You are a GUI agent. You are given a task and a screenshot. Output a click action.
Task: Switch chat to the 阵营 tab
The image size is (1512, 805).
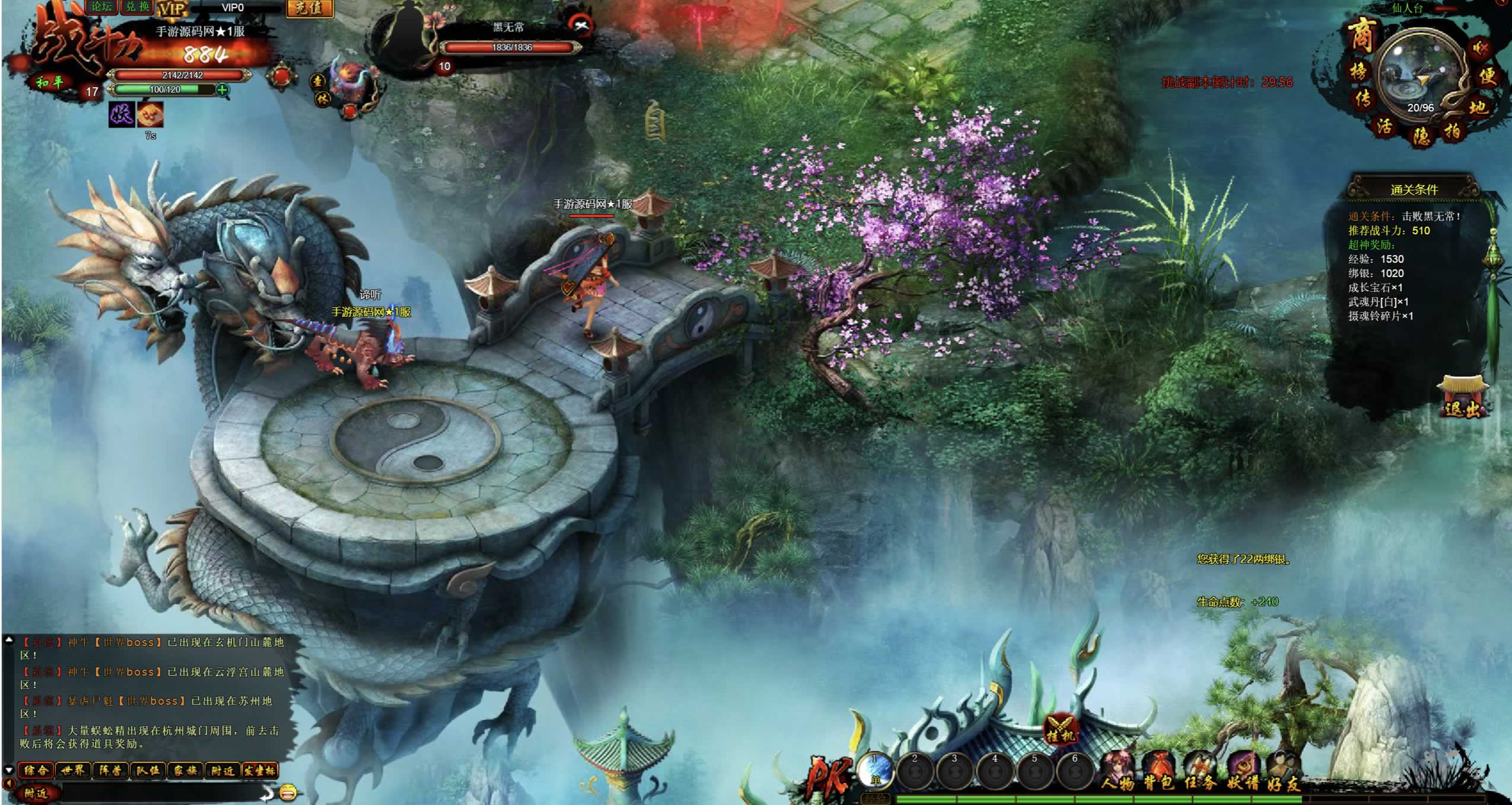tap(110, 771)
